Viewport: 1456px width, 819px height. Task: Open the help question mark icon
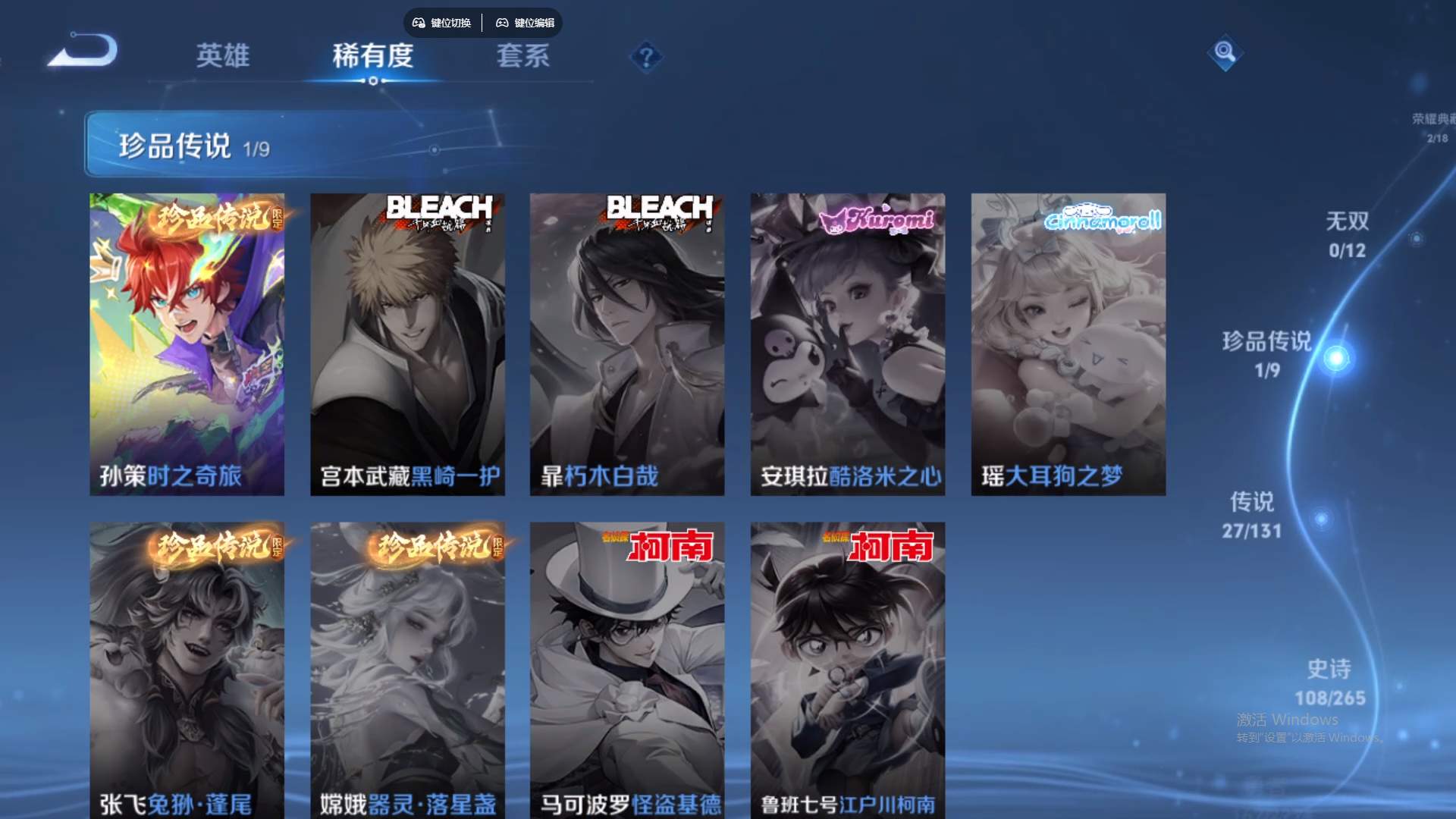[x=645, y=55]
